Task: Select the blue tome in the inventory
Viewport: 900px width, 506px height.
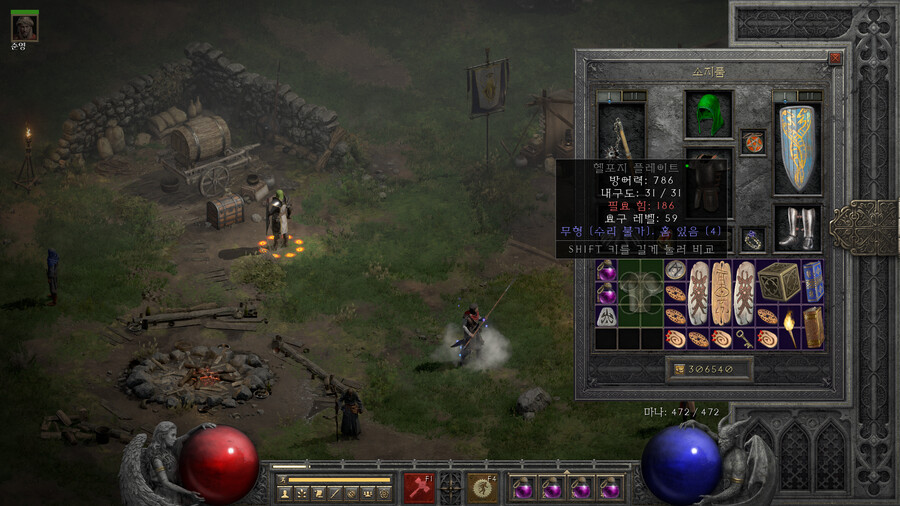Action: click(812, 281)
